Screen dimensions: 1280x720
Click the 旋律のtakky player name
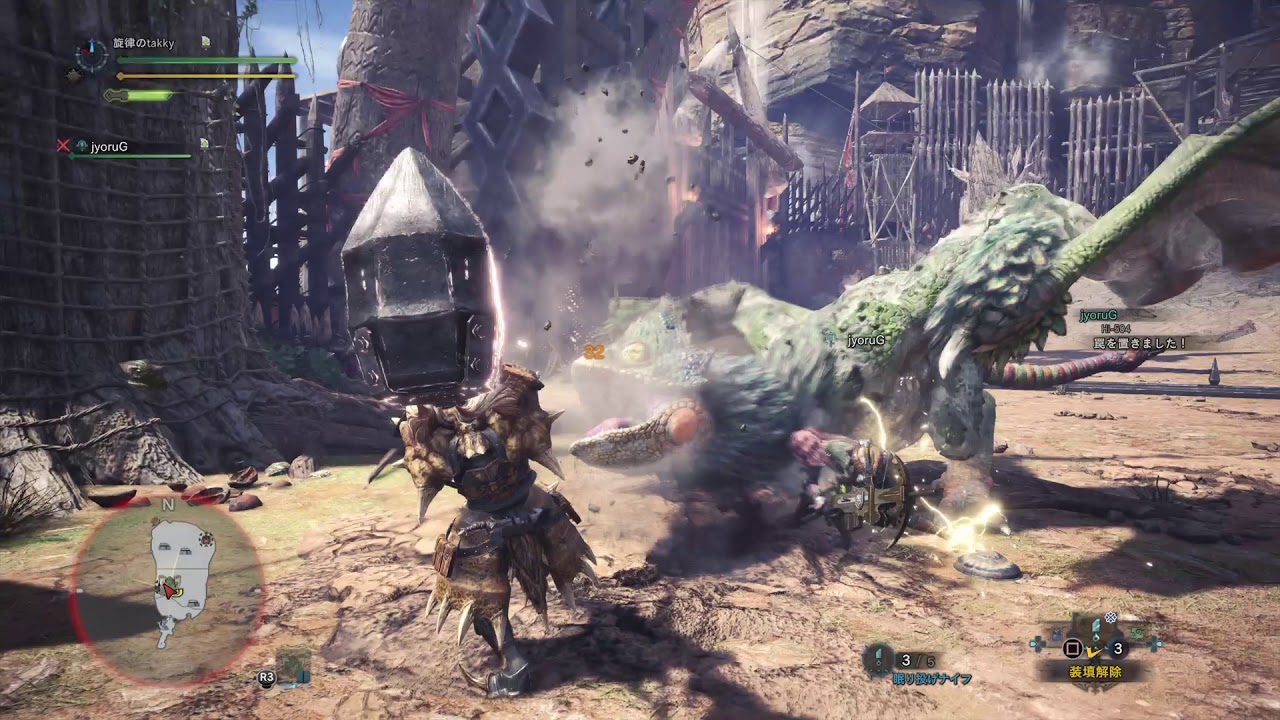[143, 43]
